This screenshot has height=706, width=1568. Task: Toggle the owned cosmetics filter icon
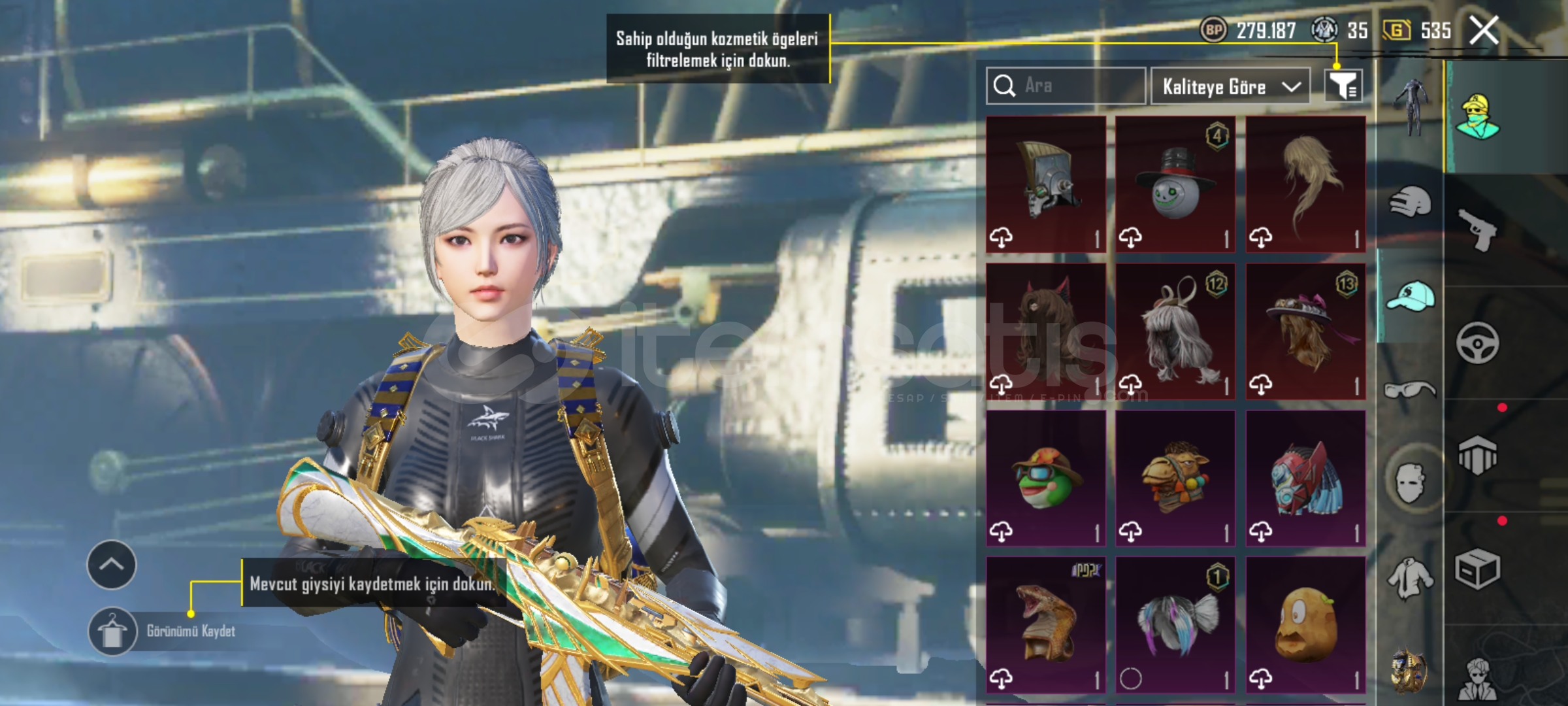(x=1343, y=86)
